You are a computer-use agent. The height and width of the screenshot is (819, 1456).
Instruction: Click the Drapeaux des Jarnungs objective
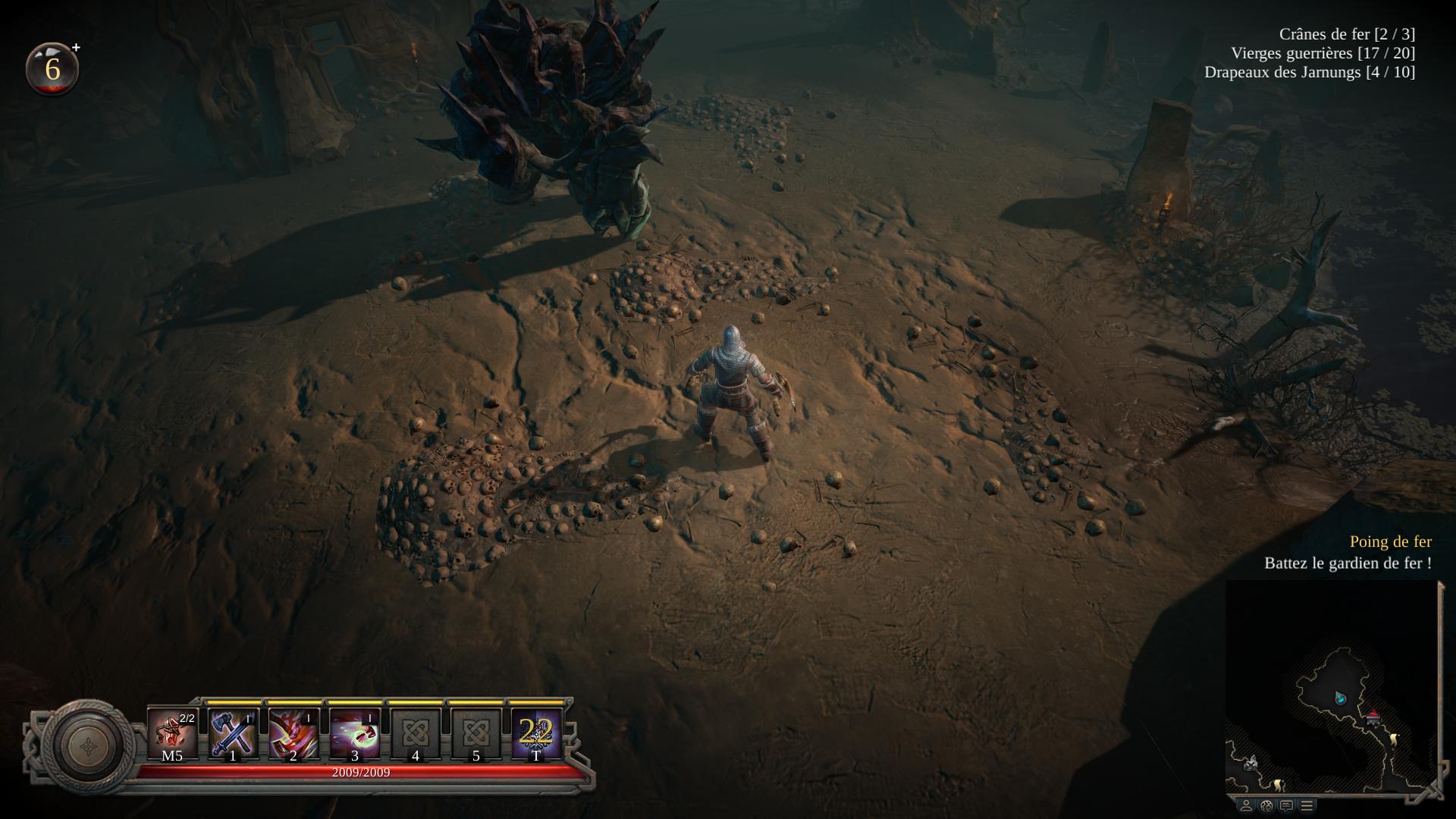pos(1309,72)
